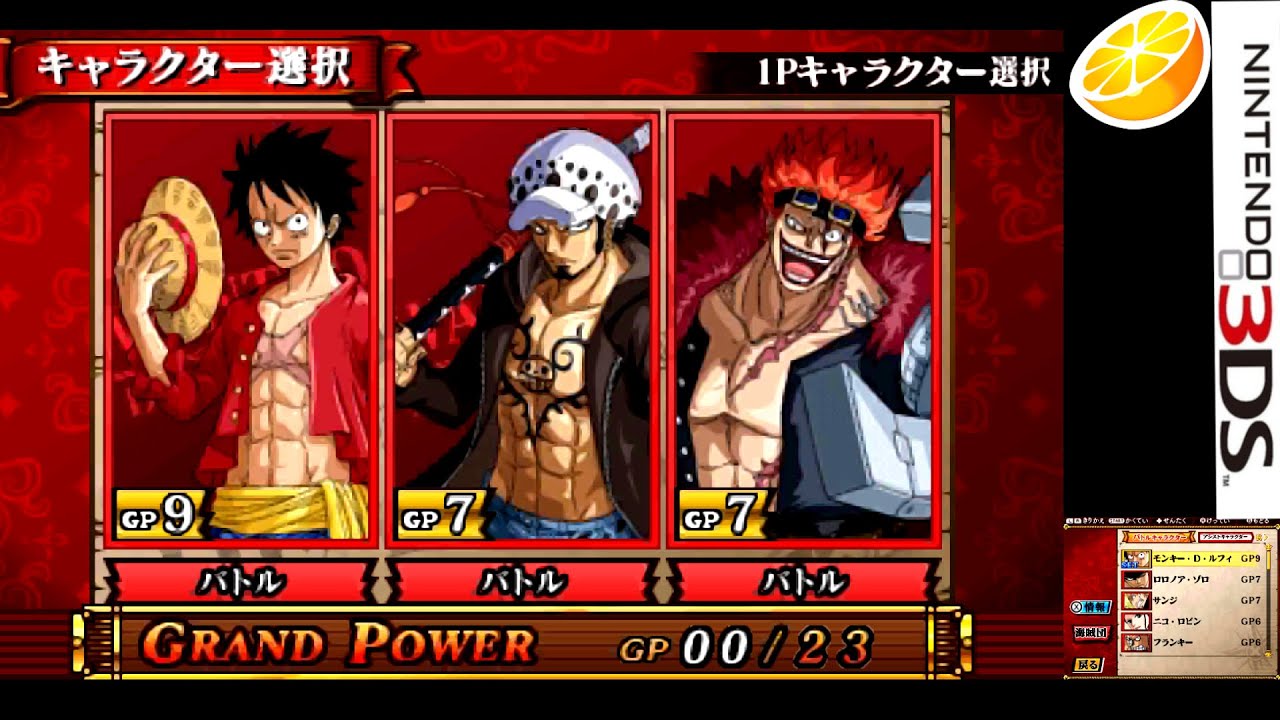
Task: Select the Luffy character thumbnail in the battle list
Action: (x=1137, y=558)
